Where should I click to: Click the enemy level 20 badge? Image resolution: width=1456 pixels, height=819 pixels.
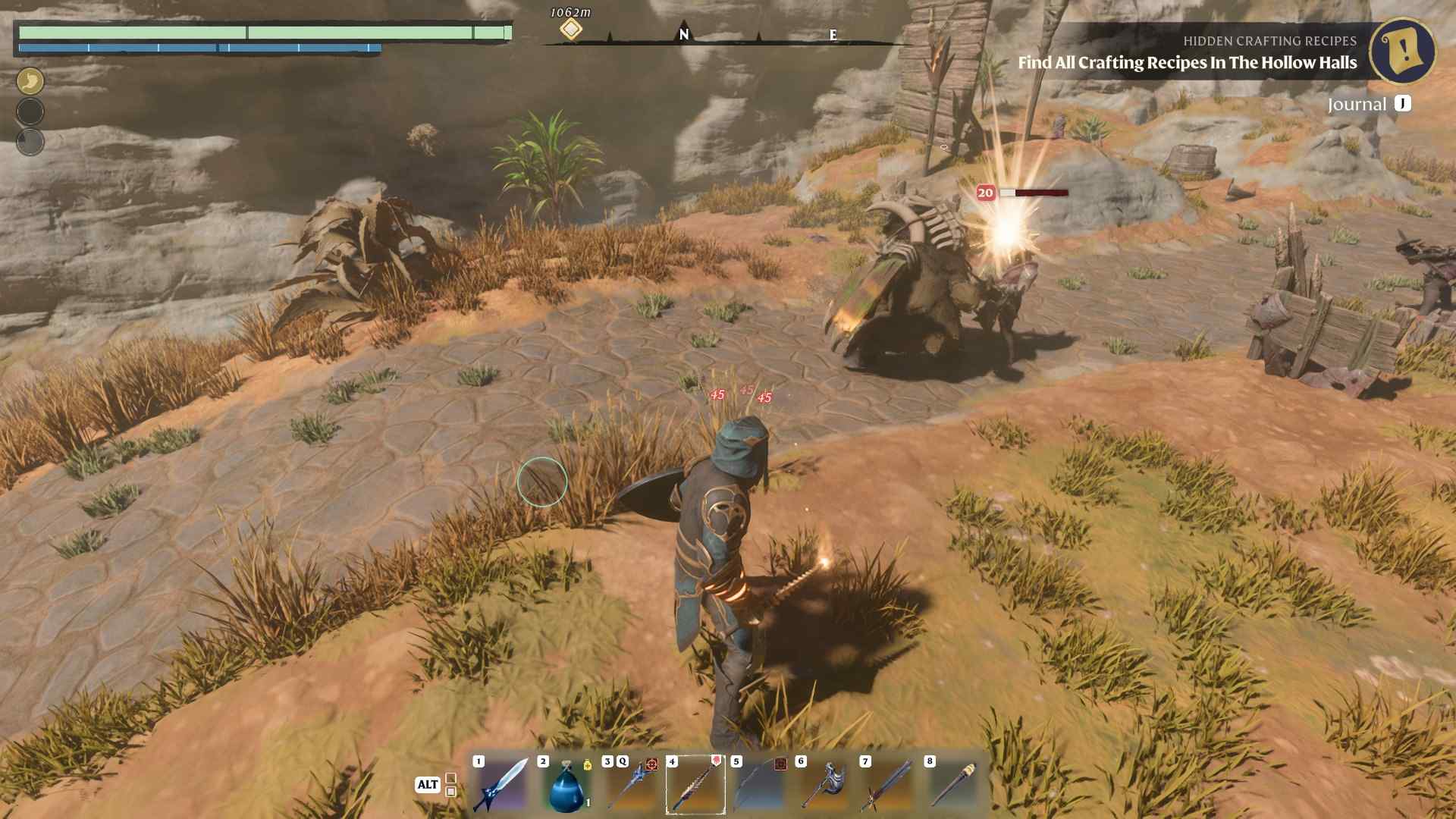985,193
